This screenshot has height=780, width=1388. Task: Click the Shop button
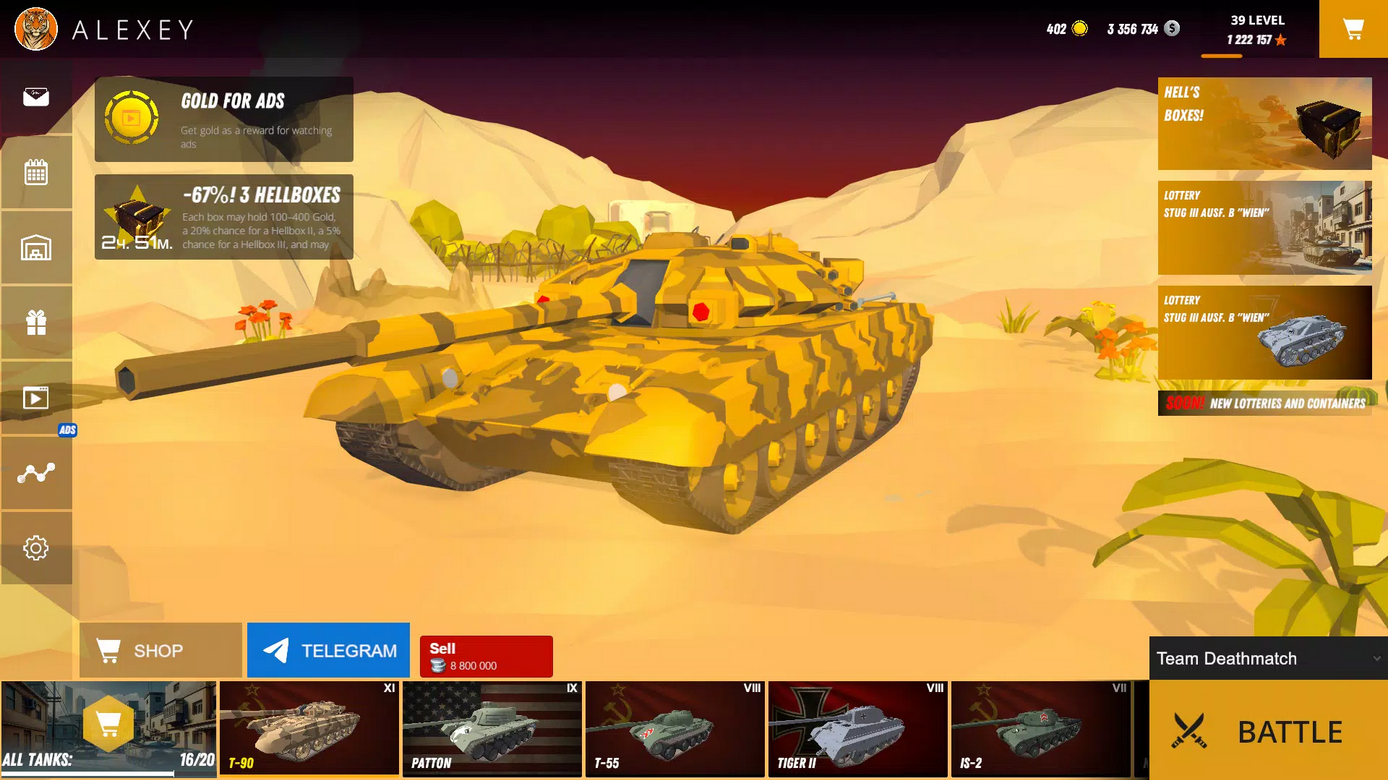[160, 651]
